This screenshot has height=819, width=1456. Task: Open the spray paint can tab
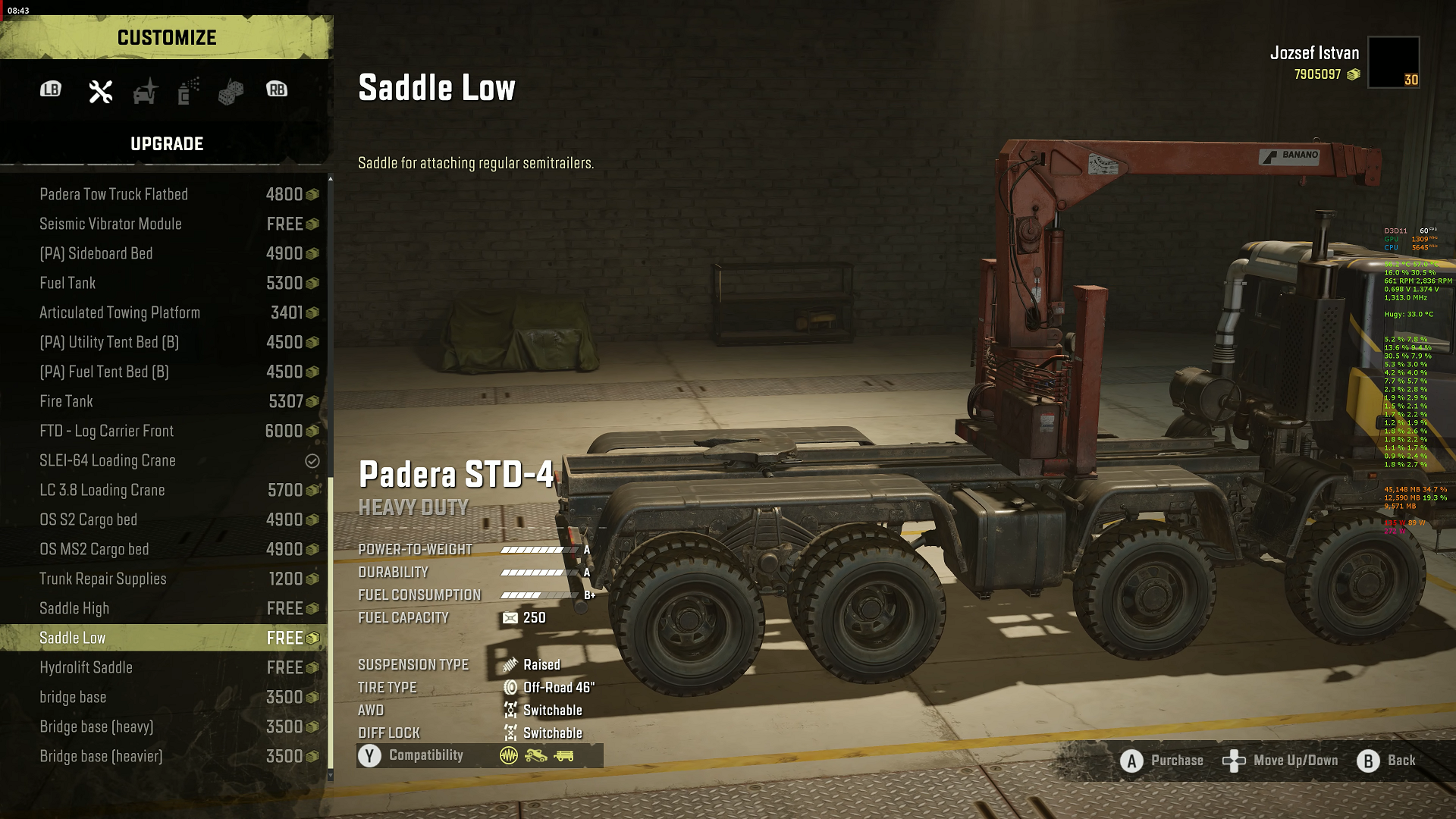(x=188, y=91)
